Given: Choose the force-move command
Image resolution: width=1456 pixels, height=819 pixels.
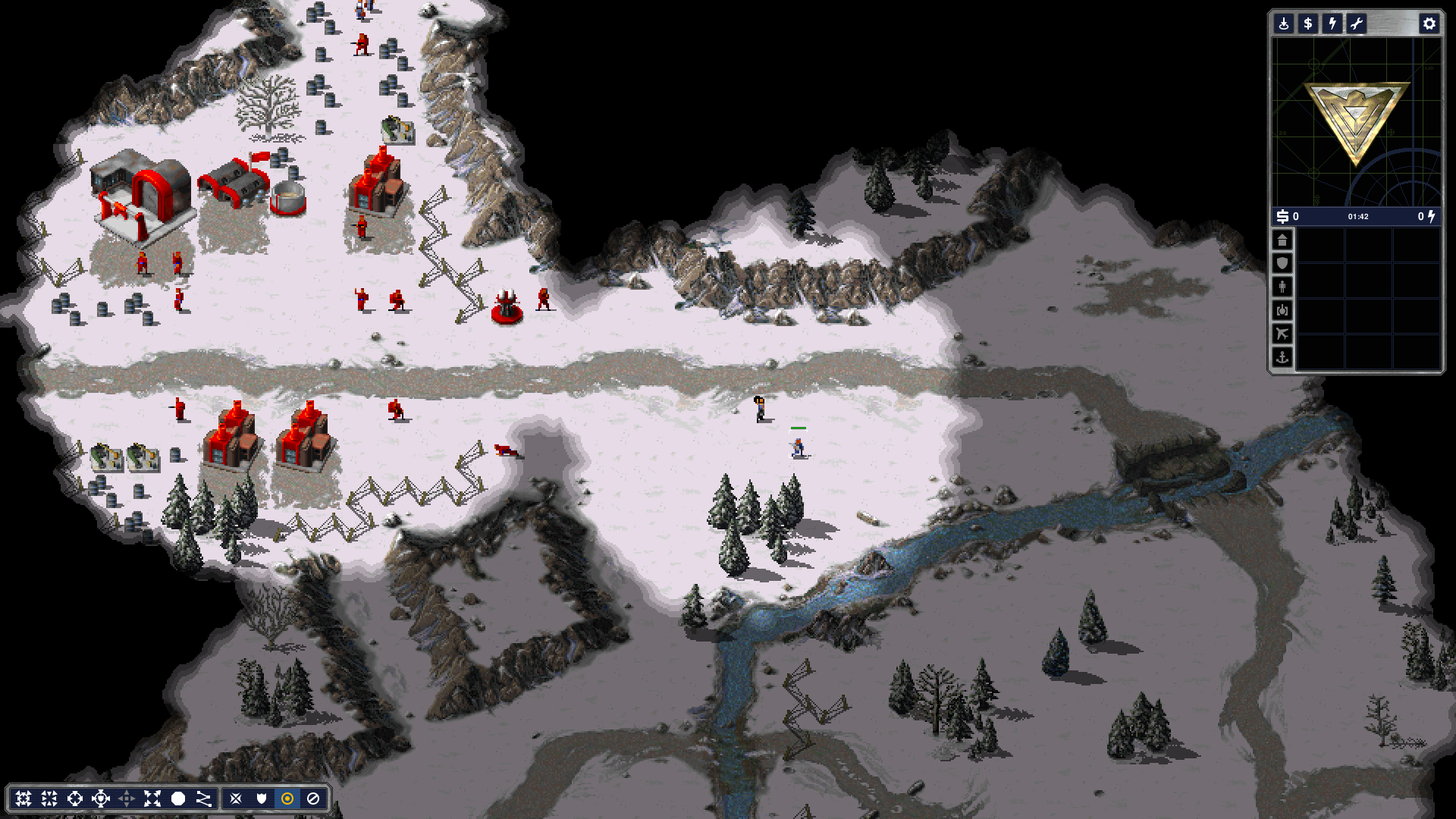Looking at the screenshot, I should pos(49,798).
